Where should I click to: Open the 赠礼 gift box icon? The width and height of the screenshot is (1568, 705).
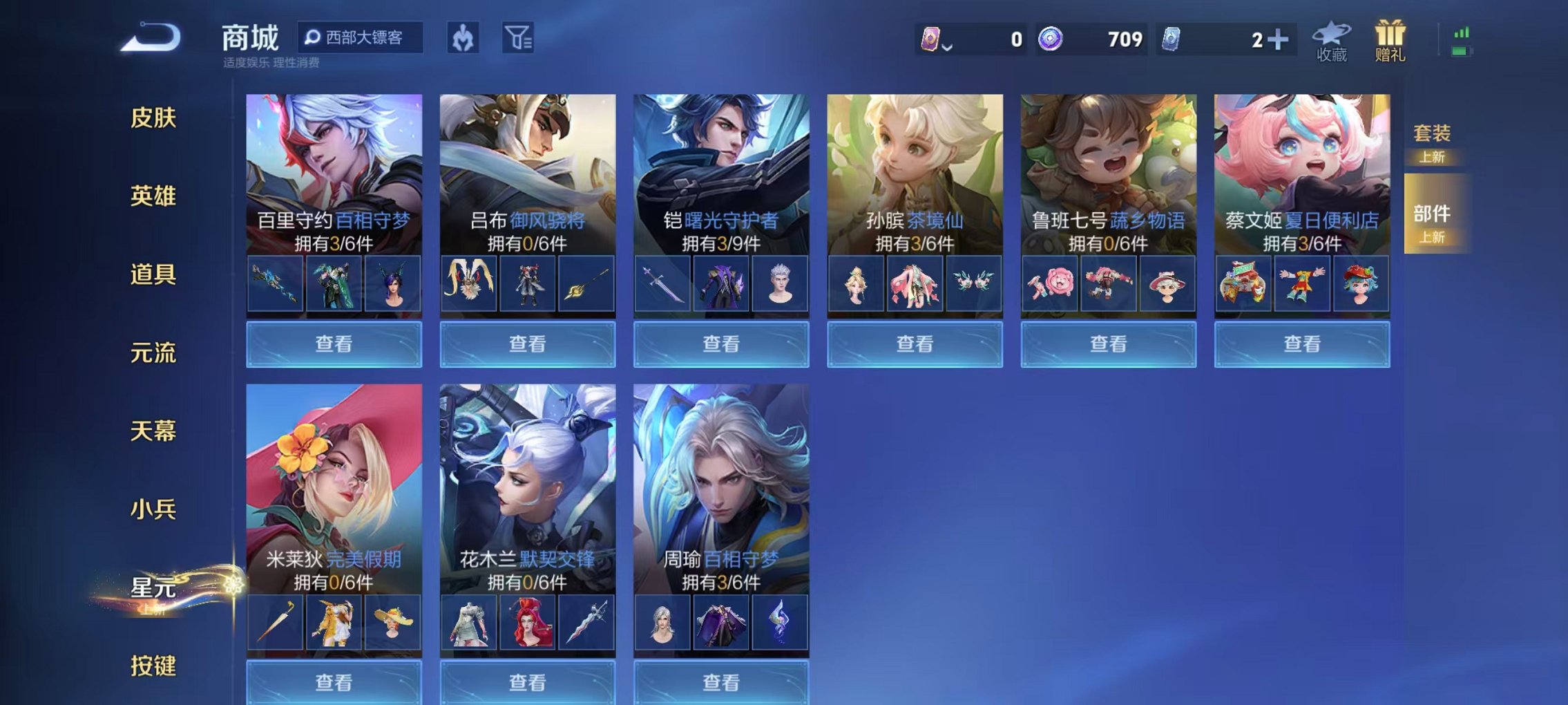click(x=1394, y=41)
